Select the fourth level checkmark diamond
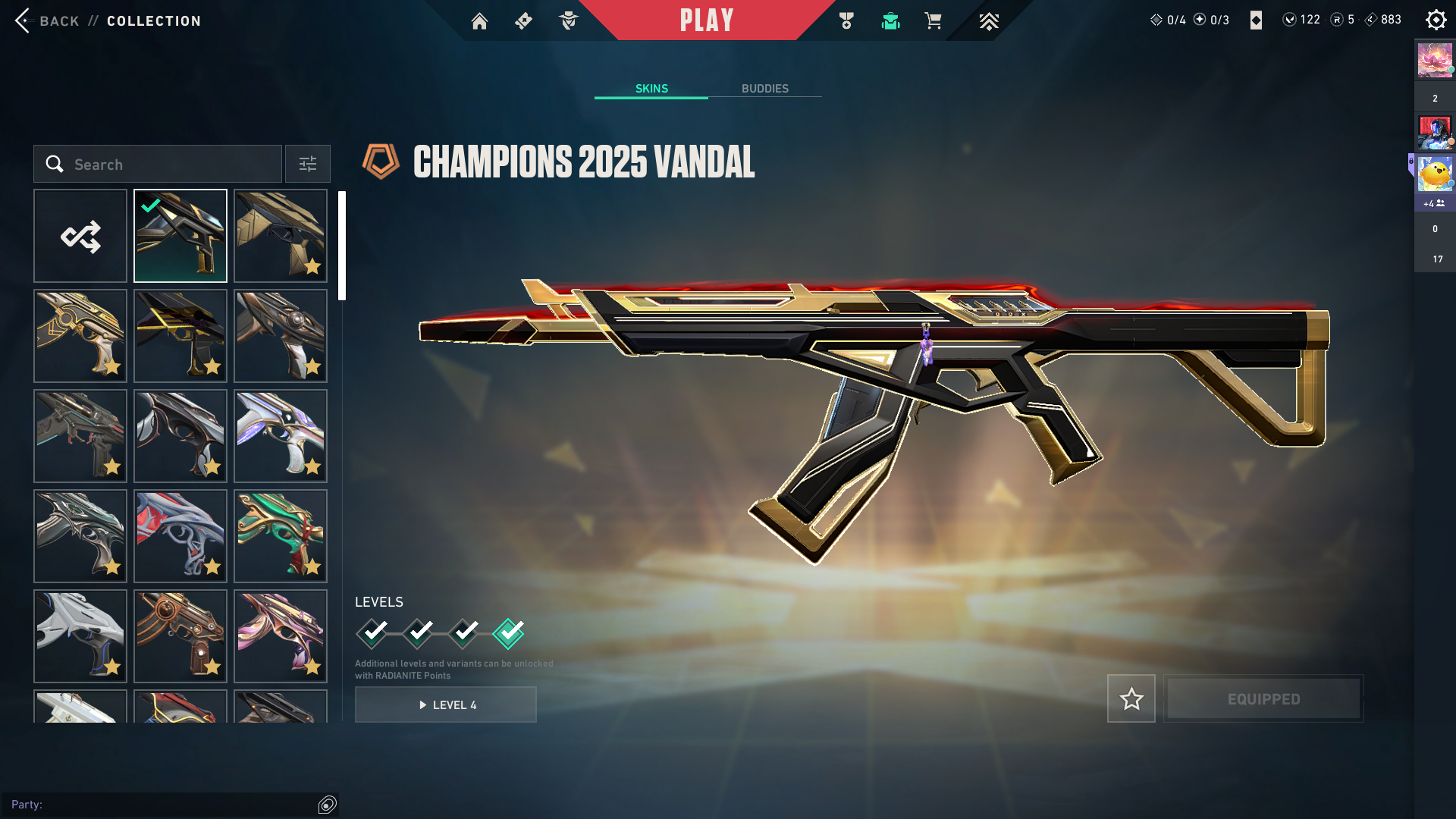The image size is (1456, 819). pos(508,633)
